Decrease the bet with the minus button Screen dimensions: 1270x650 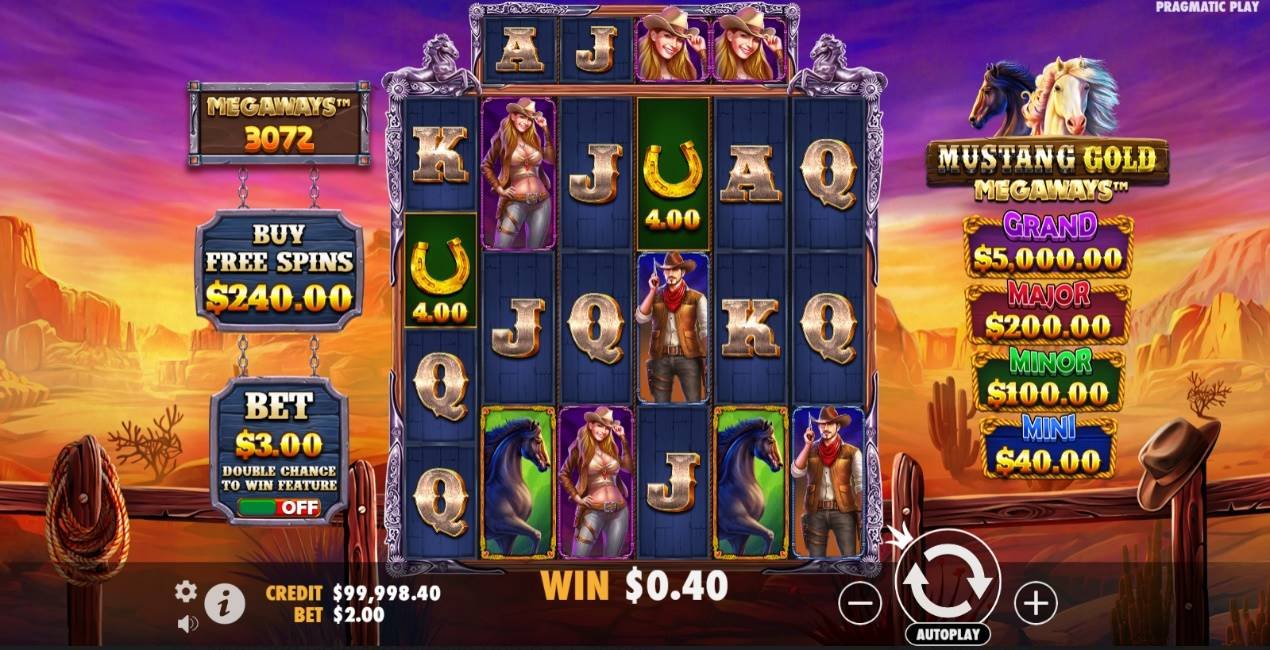point(860,603)
